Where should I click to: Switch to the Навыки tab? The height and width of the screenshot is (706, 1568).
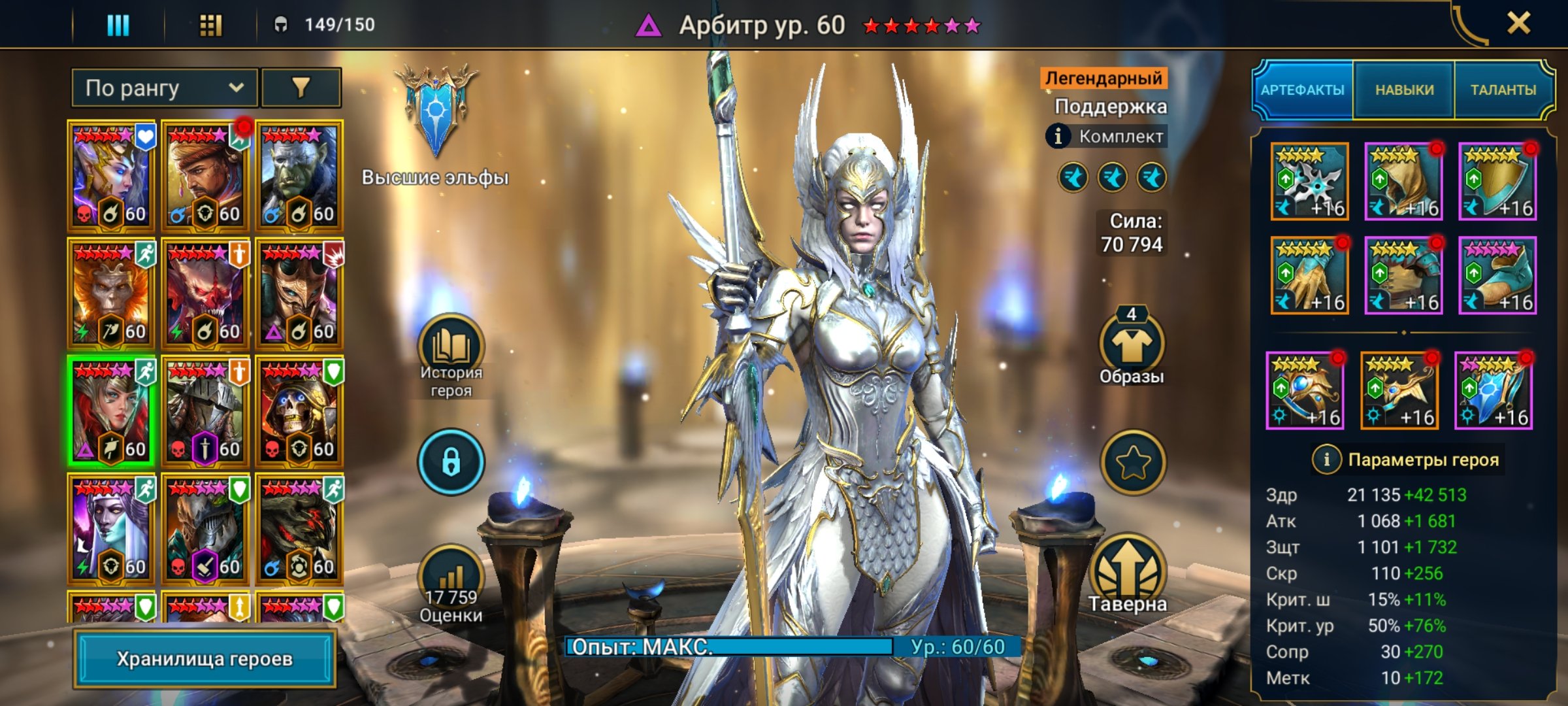click(x=1404, y=90)
